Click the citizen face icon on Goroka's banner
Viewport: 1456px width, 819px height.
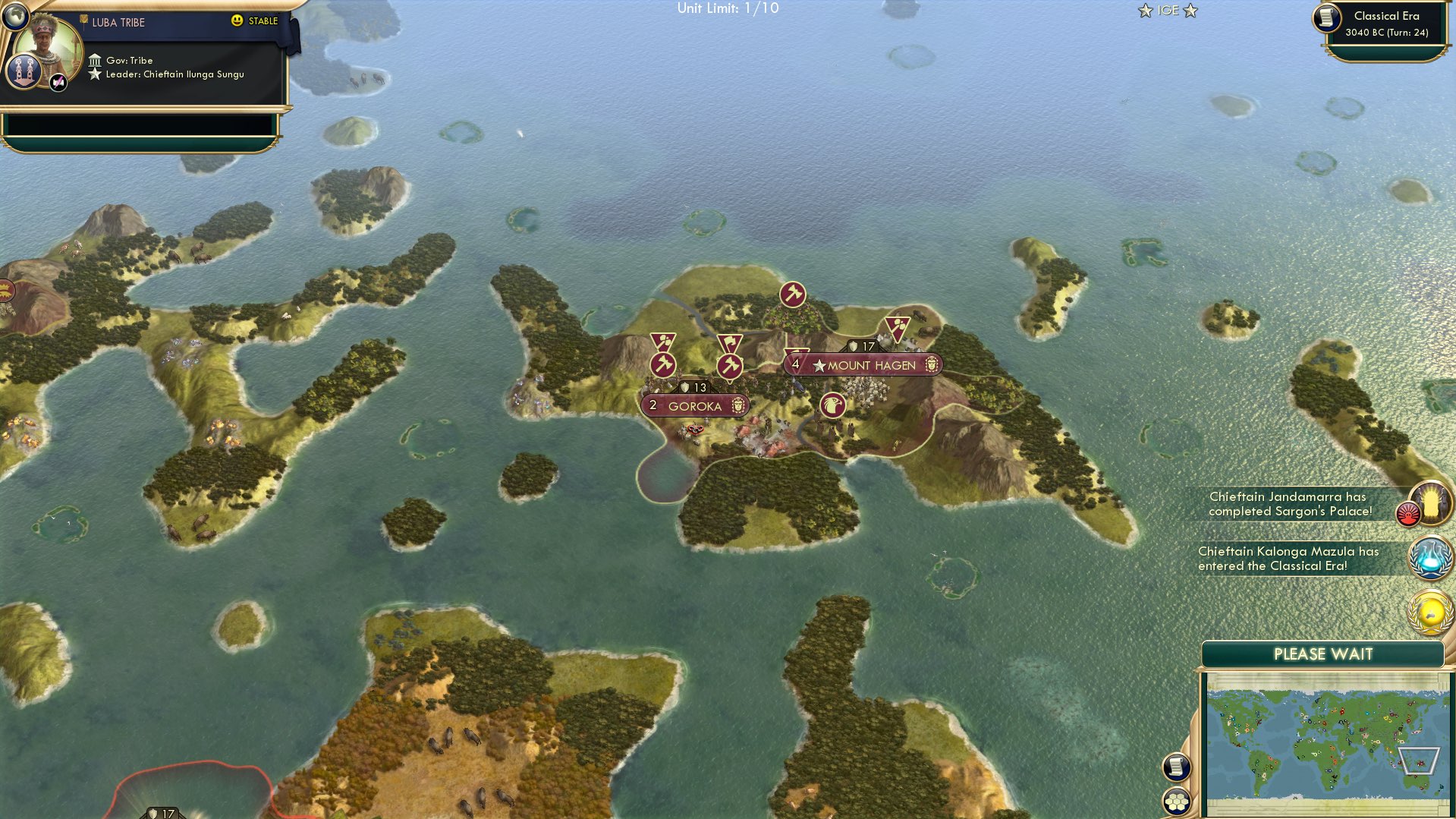(x=737, y=405)
